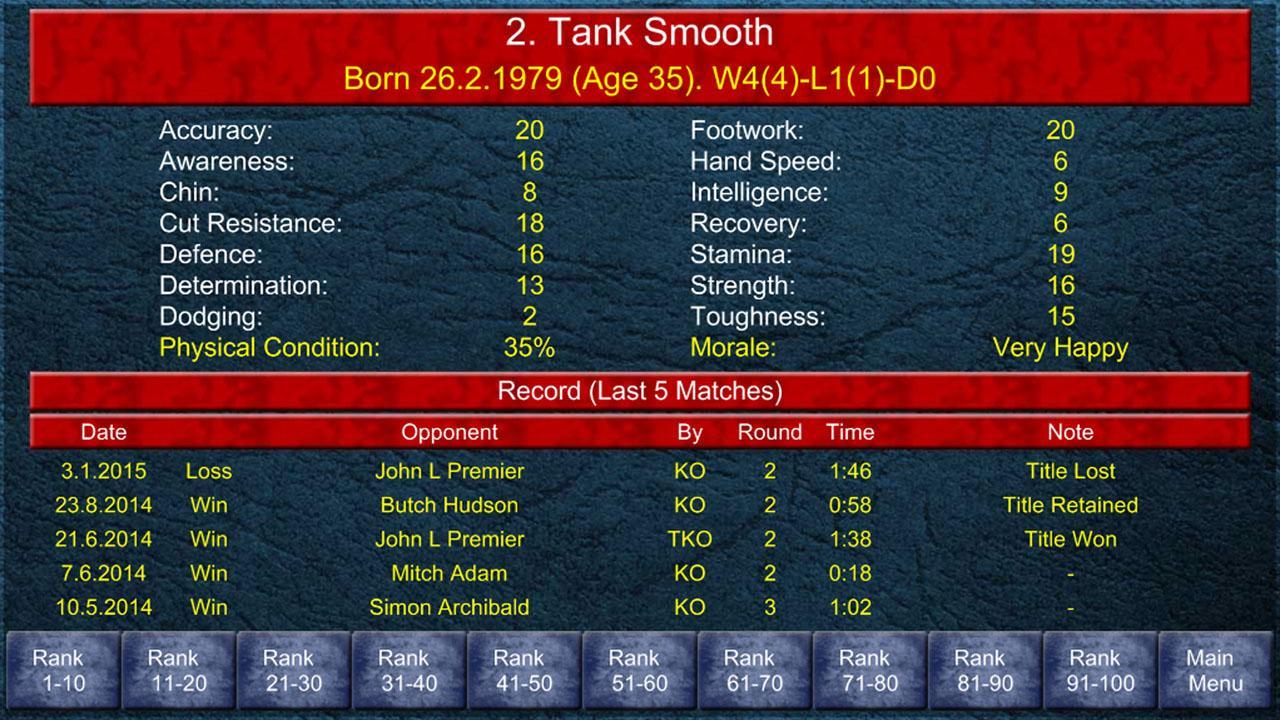Viewport: 1280px width, 720px height.
Task: Click the Opponent column header
Action: (450, 432)
